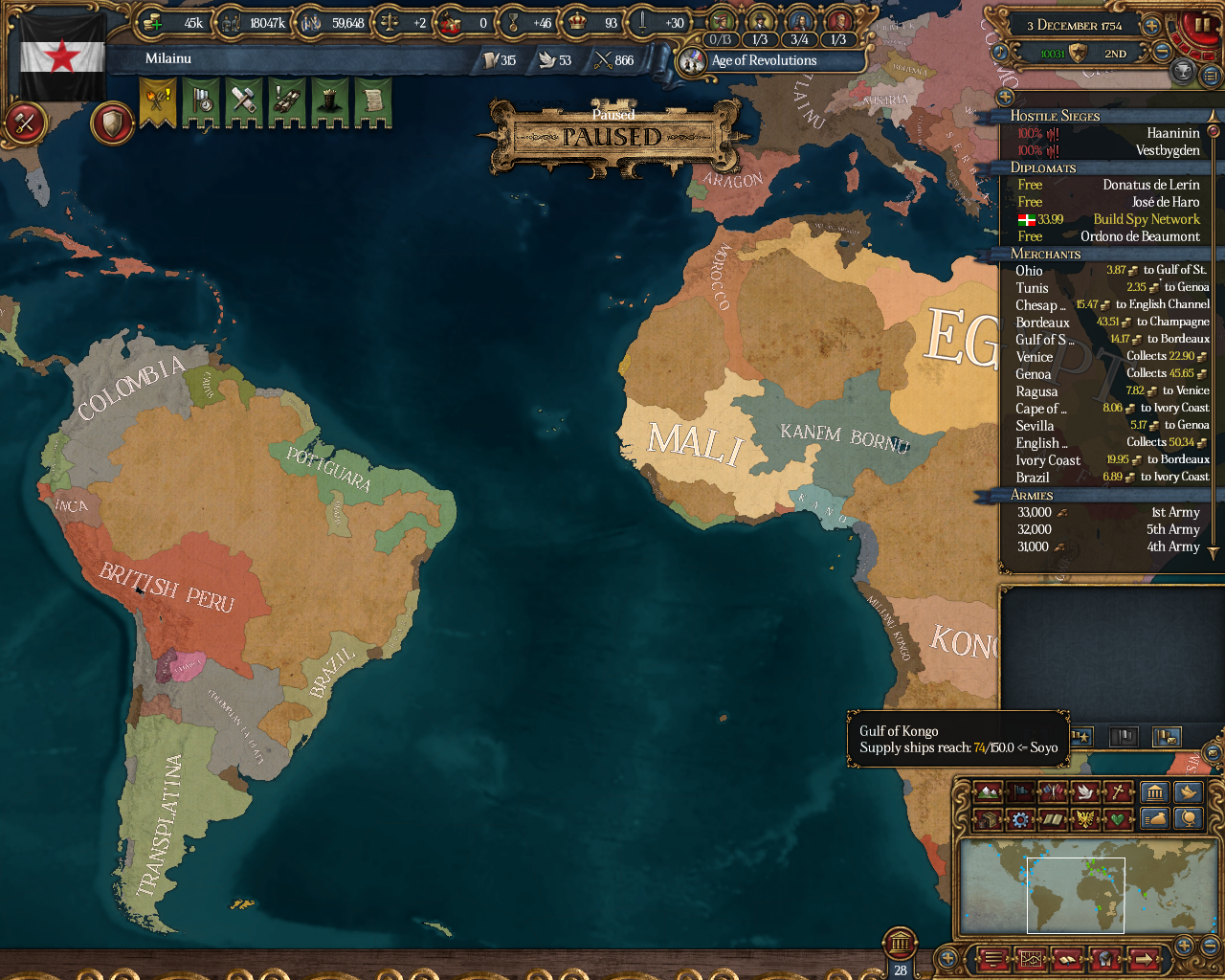Viewport: 1225px width, 980px height.
Task: Click the Build Spy Network link
Action: pos(1146,219)
